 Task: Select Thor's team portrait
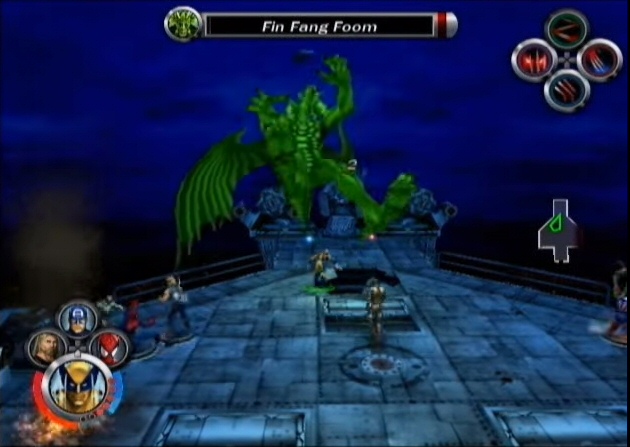46,349
